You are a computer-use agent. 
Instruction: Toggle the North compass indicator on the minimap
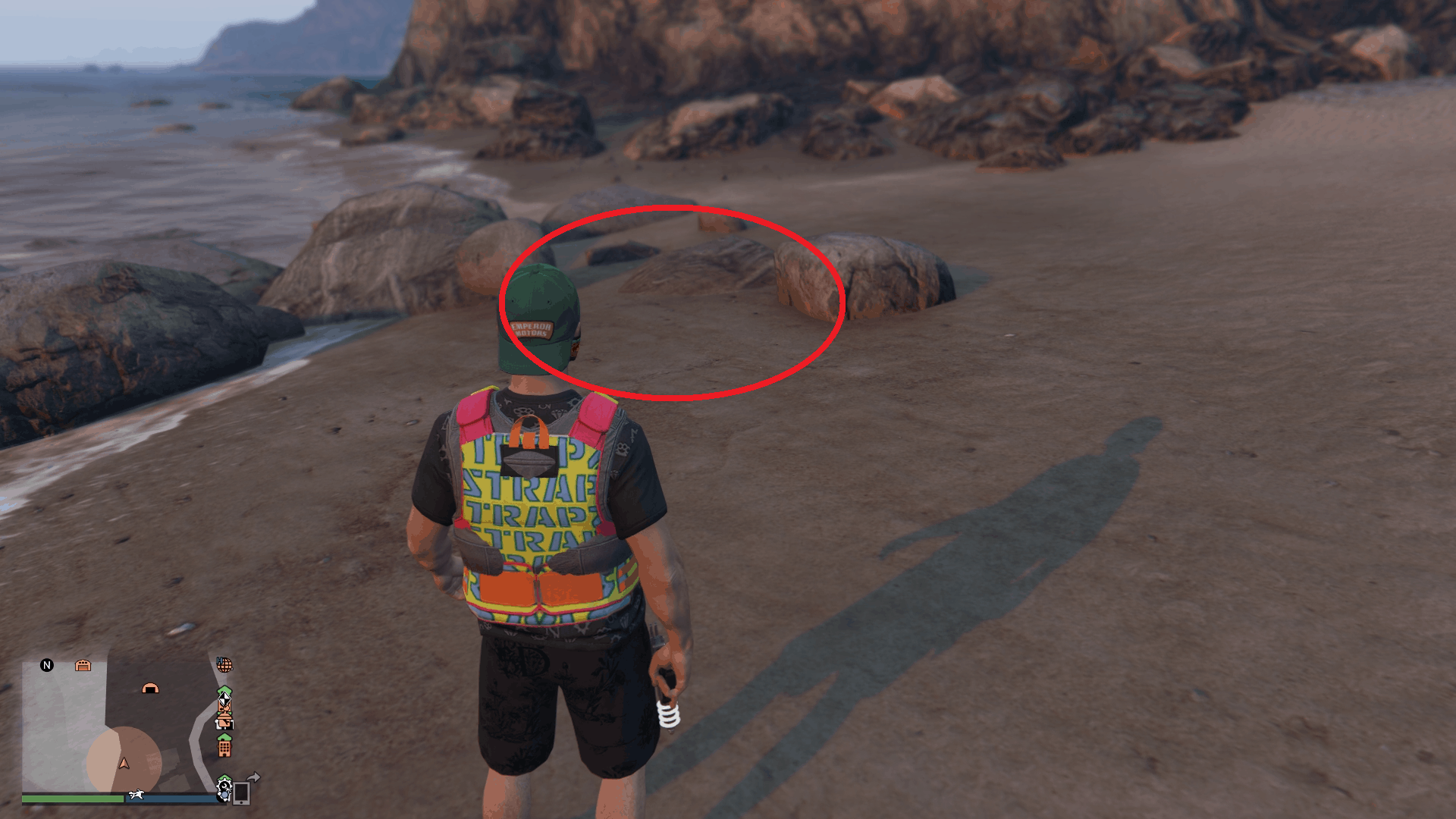pyautogui.click(x=47, y=664)
